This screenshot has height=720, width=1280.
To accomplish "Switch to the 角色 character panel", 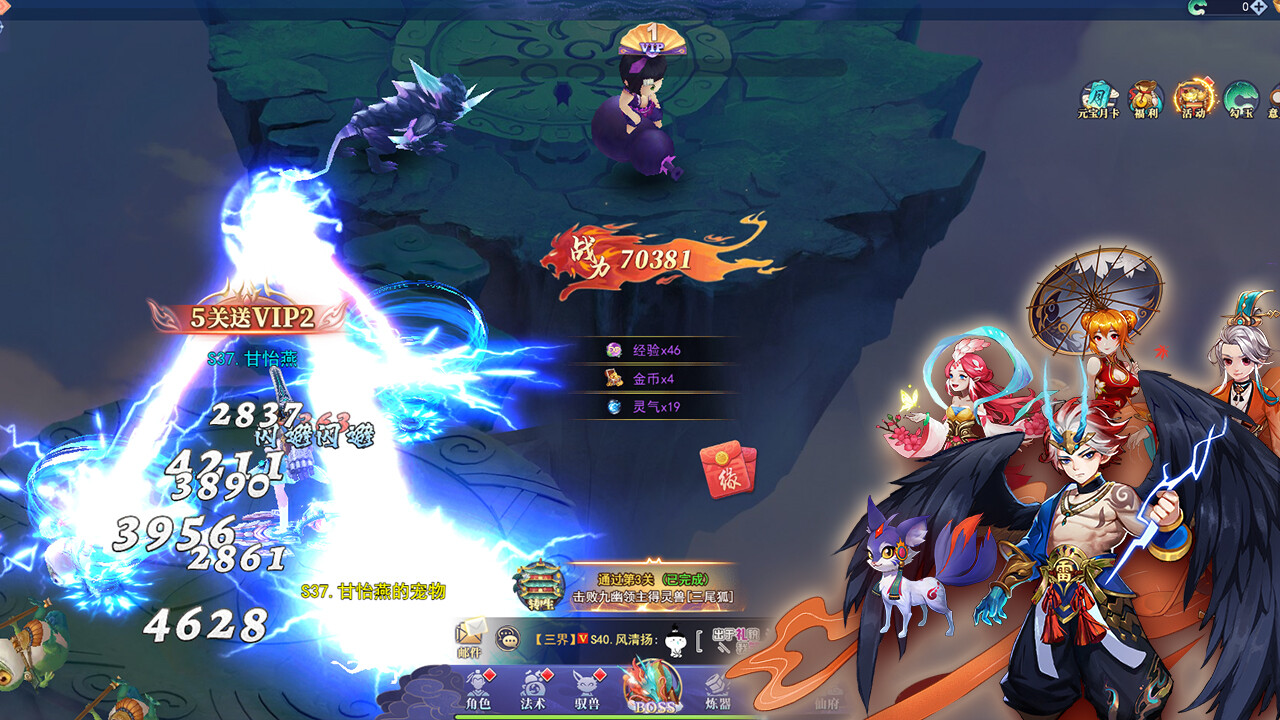I will [x=480, y=688].
